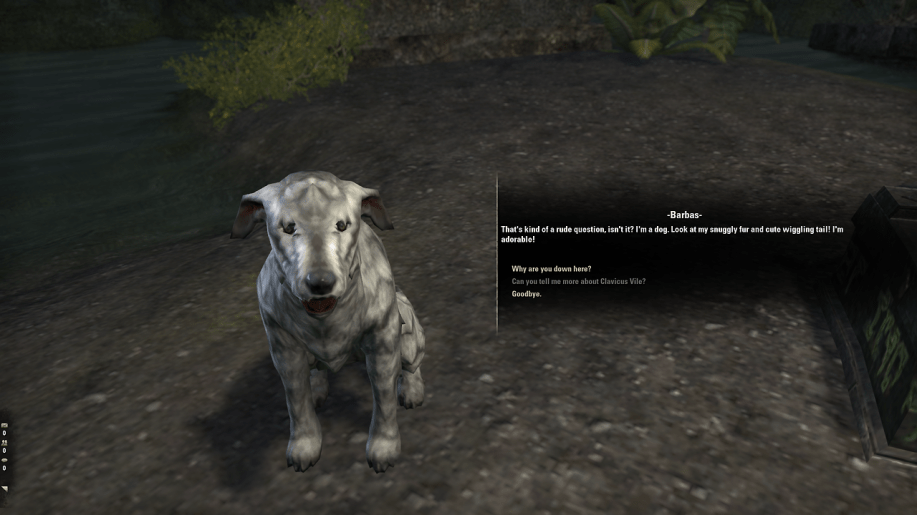
Task: Select "Goodbye." to end the conversation
Action: 526,294
